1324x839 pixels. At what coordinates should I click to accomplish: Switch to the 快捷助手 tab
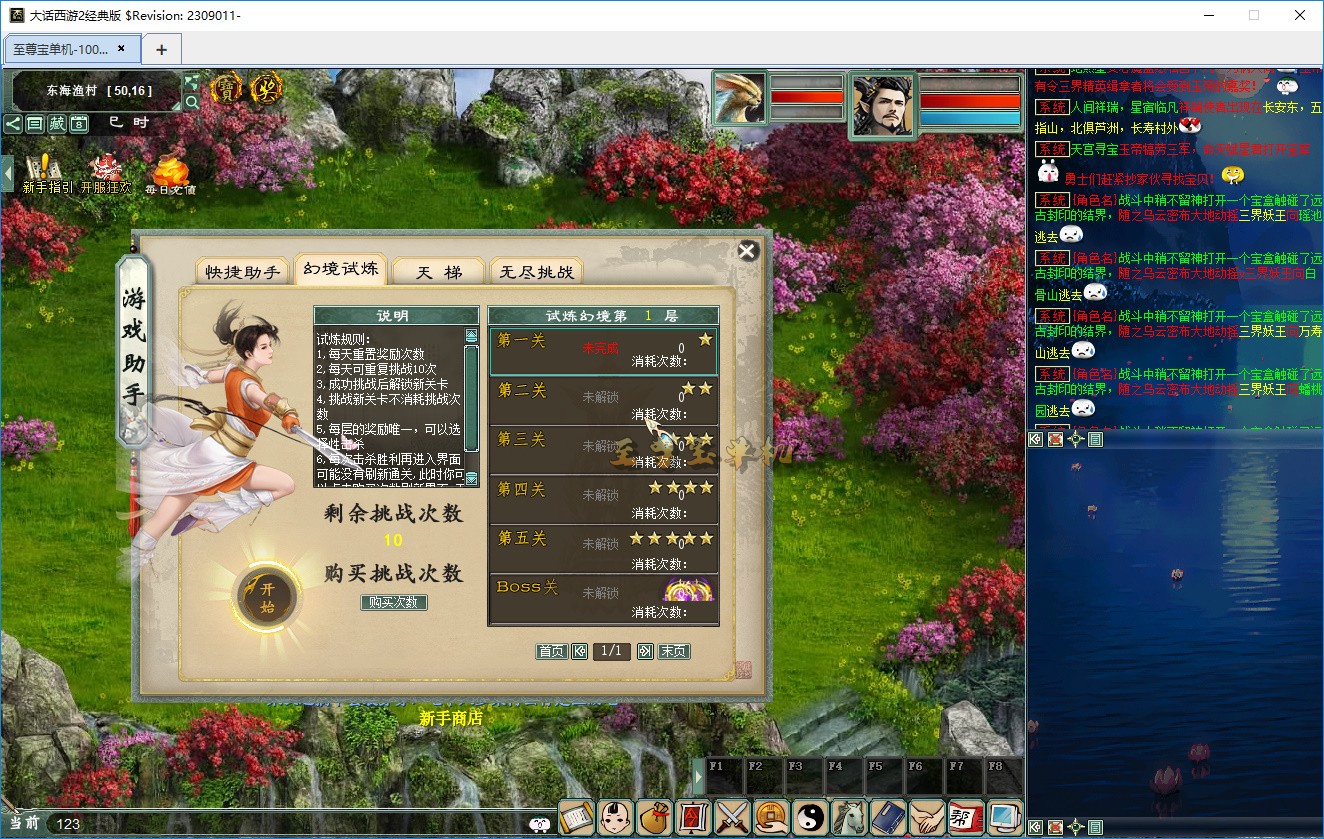pyautogui.click(x=243, y=271)
